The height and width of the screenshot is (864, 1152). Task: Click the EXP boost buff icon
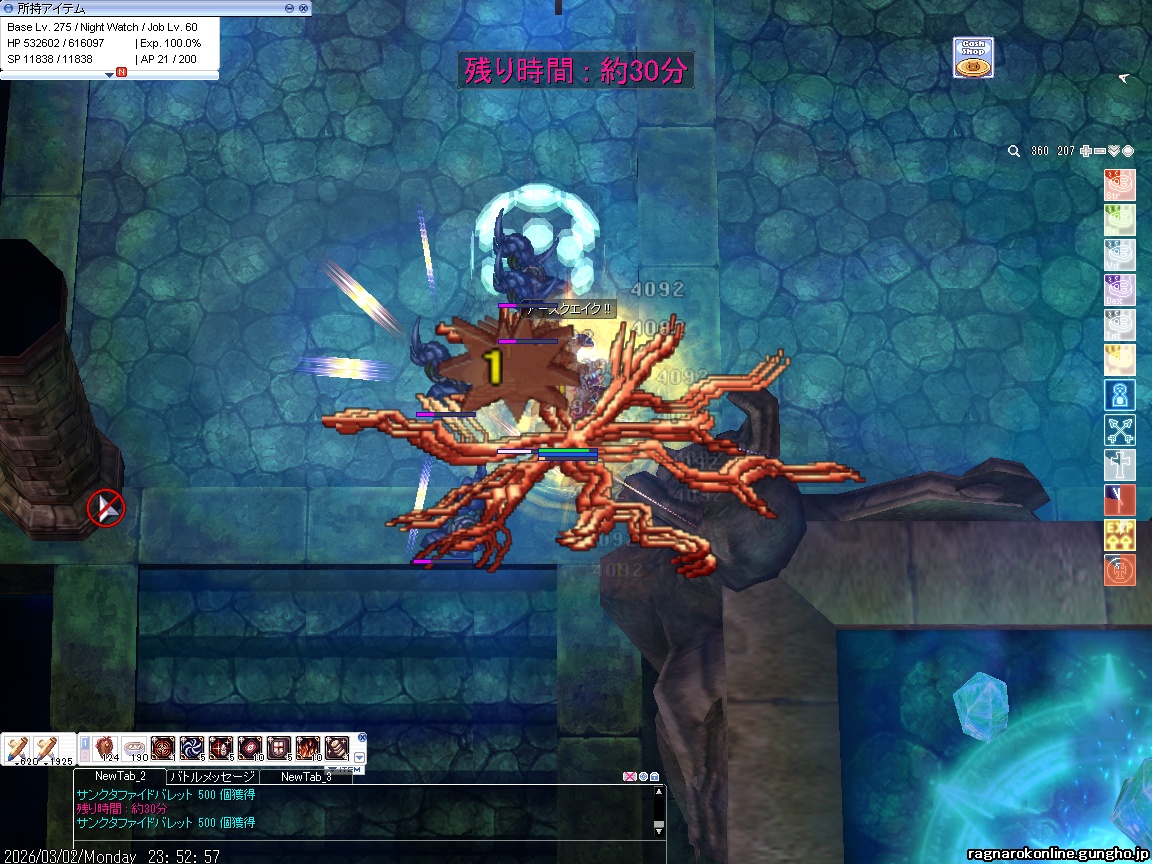(x=1119, y=535)
